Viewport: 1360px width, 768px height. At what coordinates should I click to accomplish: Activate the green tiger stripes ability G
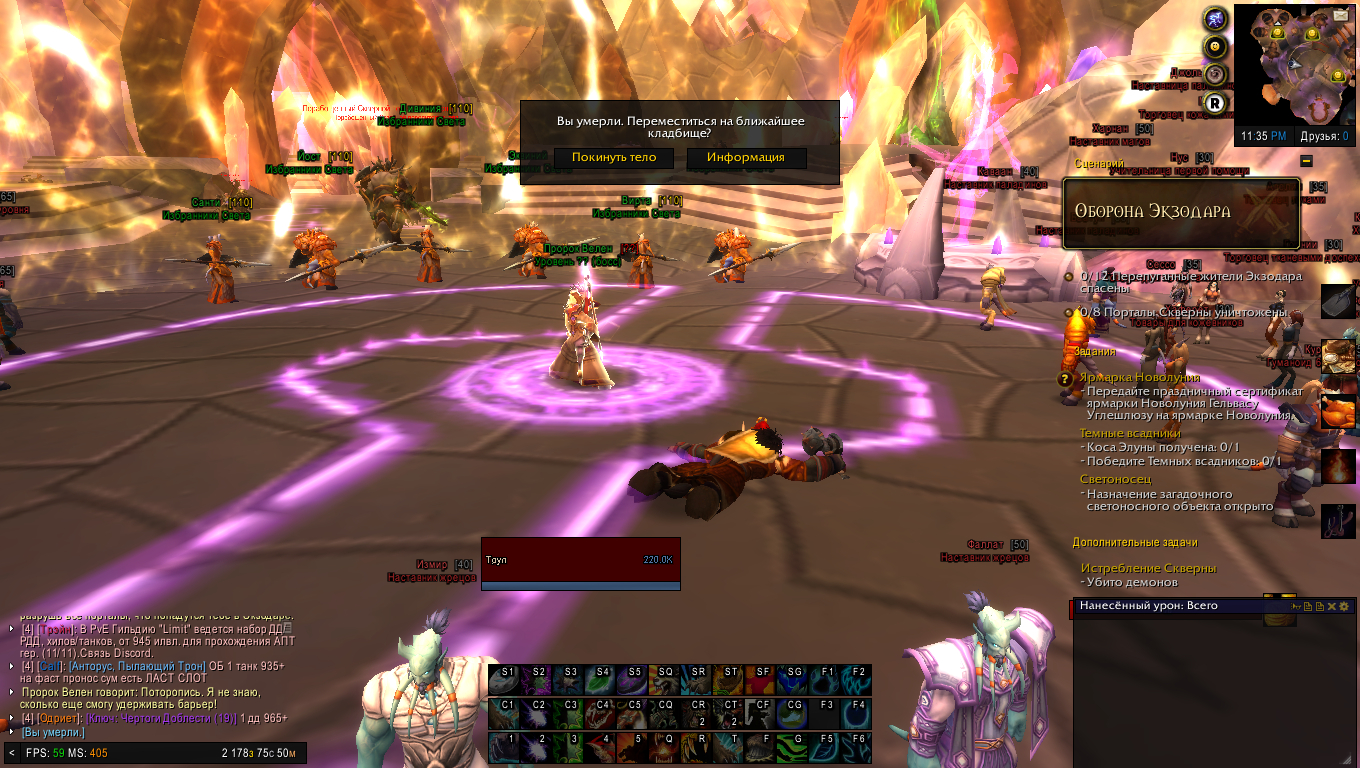click(795, 748)
